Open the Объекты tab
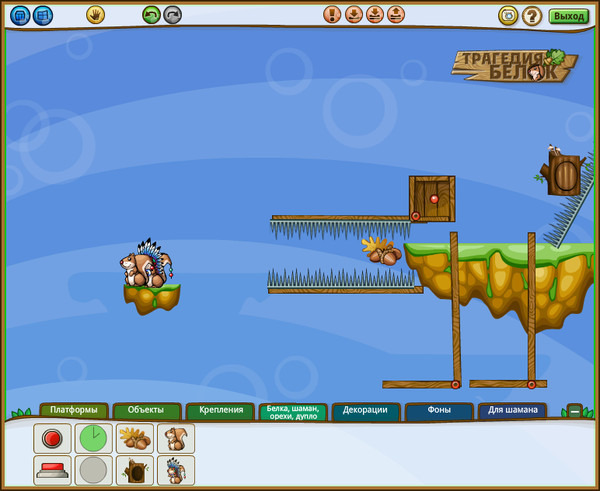Screen dimensions: 600x491 point(146,410)
